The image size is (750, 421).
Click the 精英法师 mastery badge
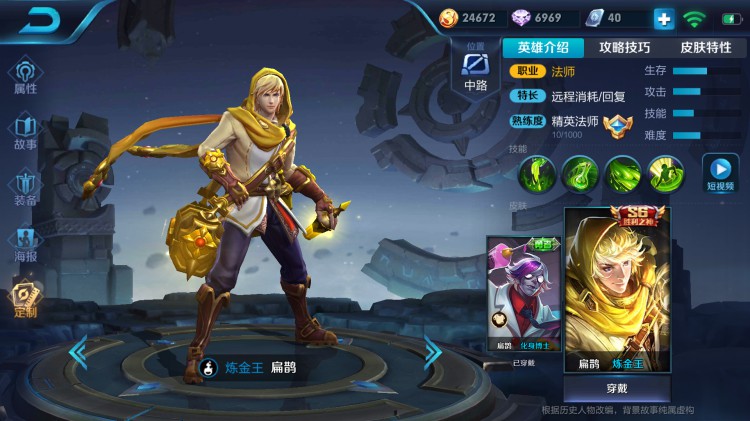[615, 124]
